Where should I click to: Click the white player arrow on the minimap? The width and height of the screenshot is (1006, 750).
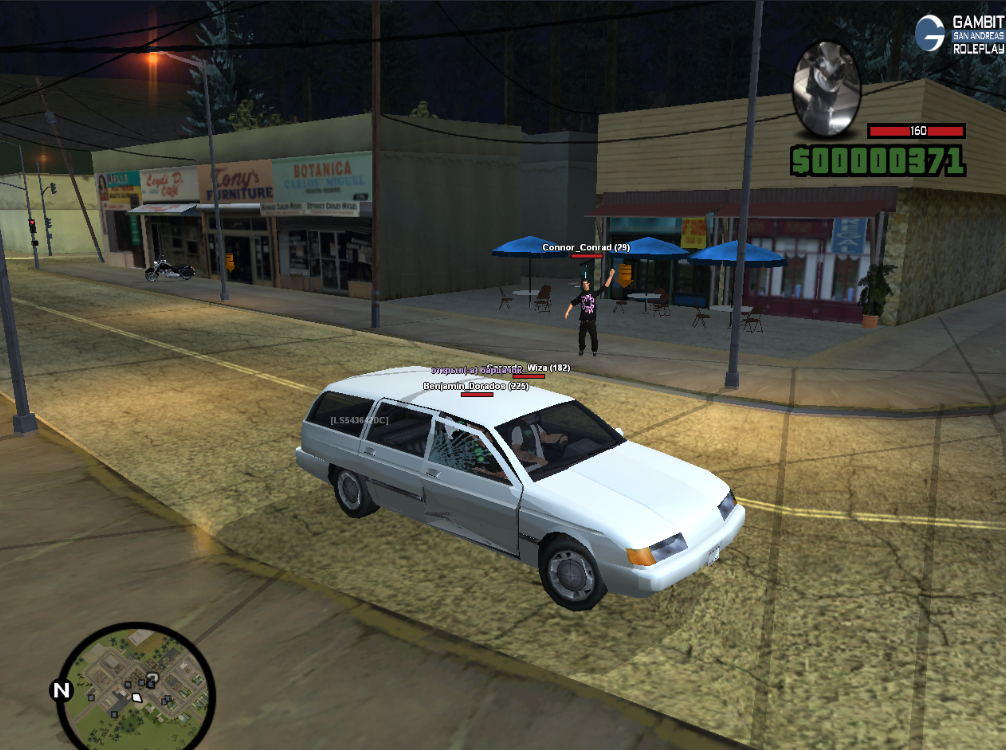click(137, 696)
